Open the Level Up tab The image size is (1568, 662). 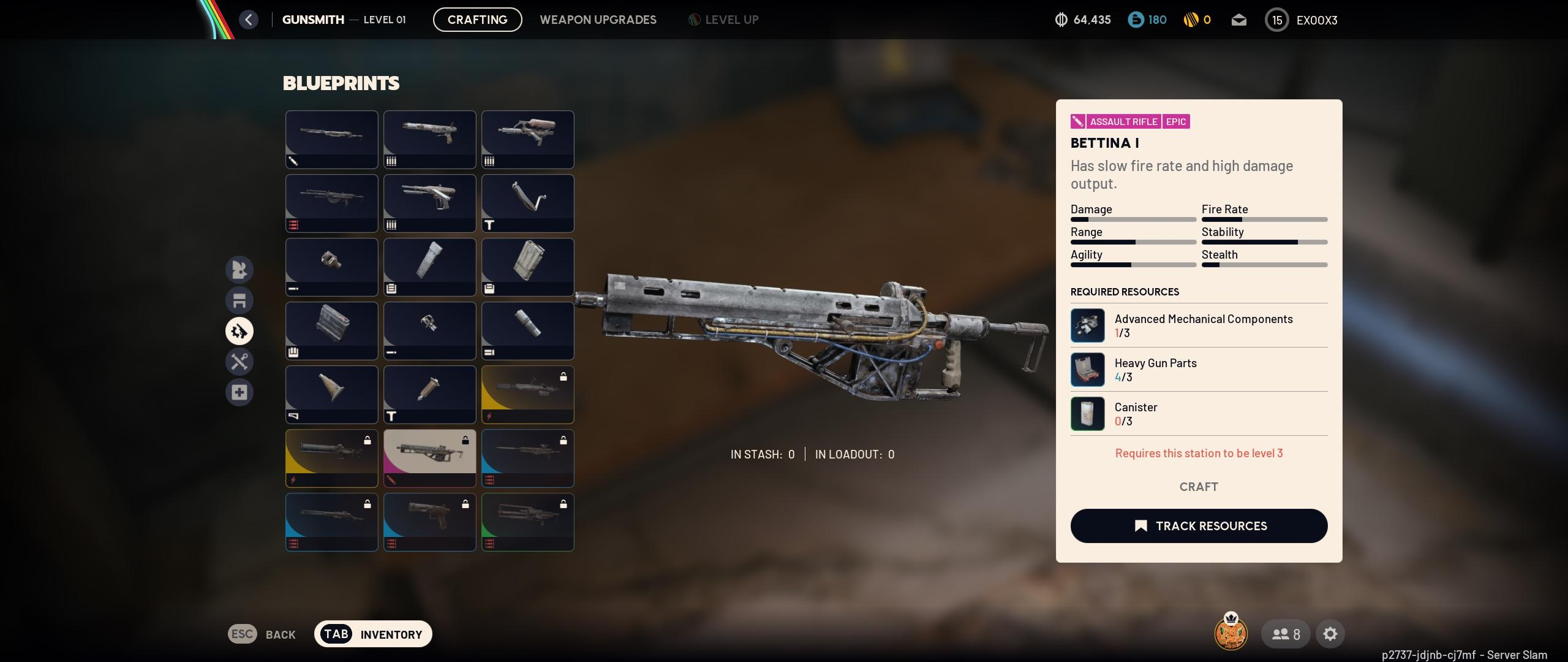pyautogui.click(x=723, y=20)
